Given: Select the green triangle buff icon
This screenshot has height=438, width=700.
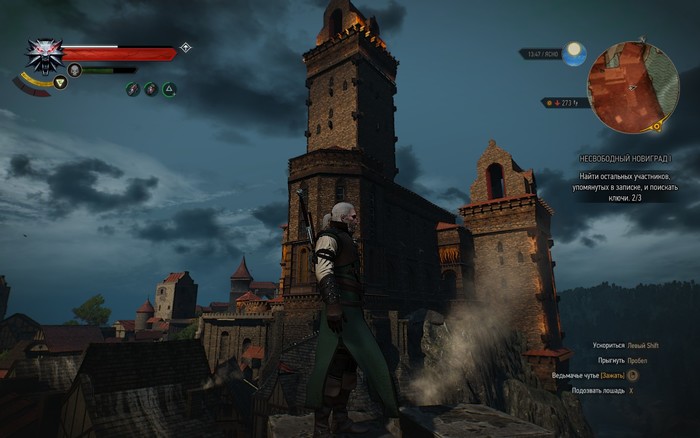Looking at the screenshot, I should click(169, 90).
